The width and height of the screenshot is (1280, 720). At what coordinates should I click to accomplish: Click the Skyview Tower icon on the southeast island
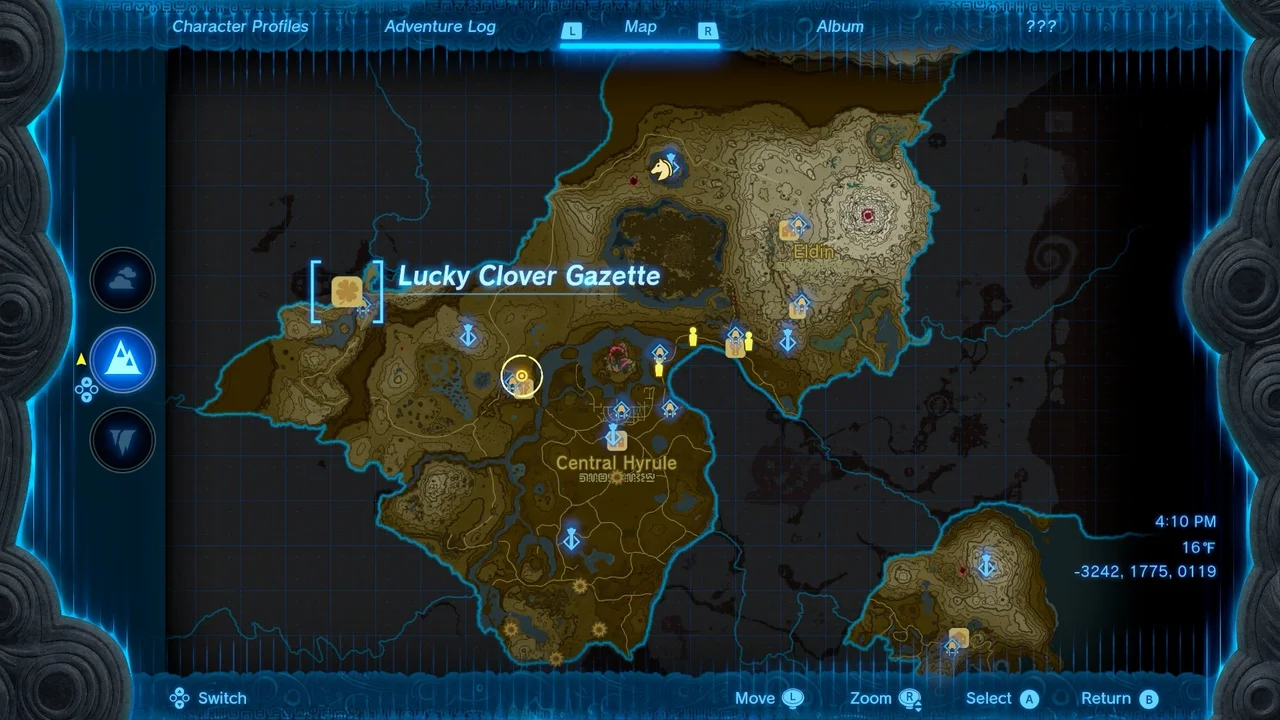coord(985,566)
